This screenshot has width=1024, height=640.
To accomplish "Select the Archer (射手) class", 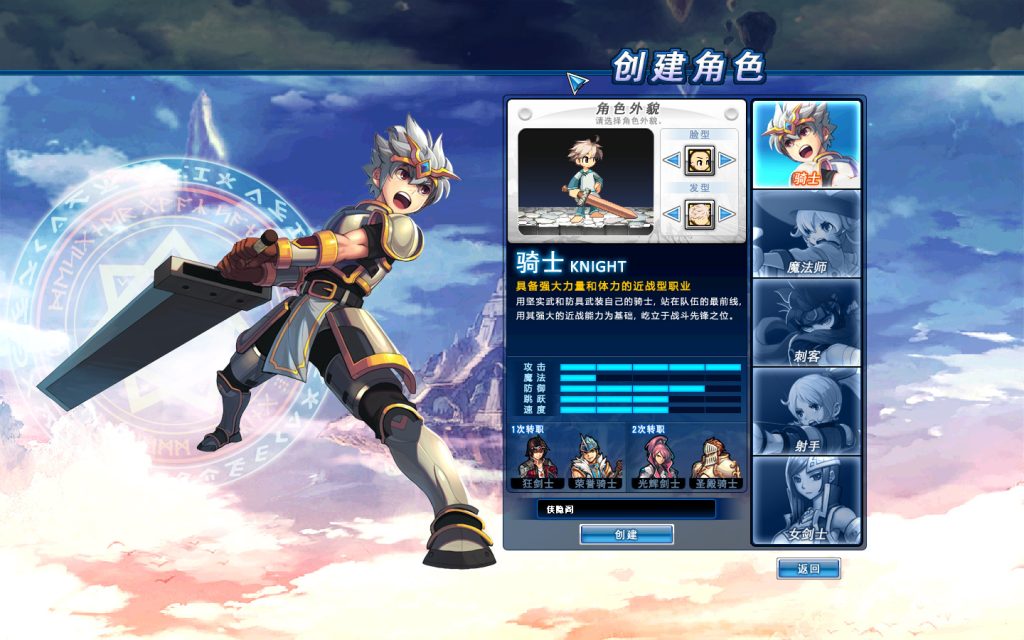I will 806,410.
